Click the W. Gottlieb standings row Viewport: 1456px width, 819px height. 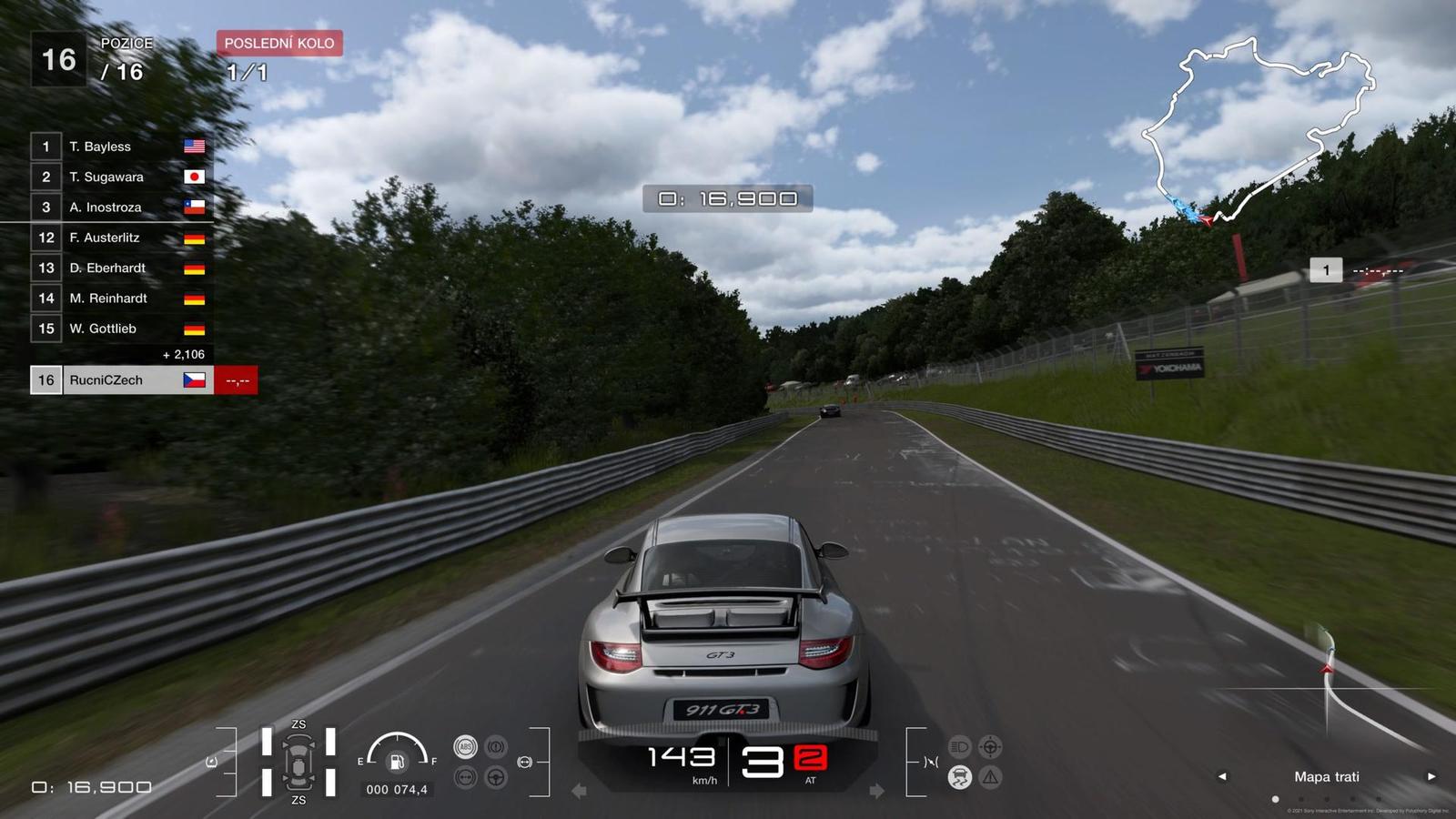[x=118, y=329]
